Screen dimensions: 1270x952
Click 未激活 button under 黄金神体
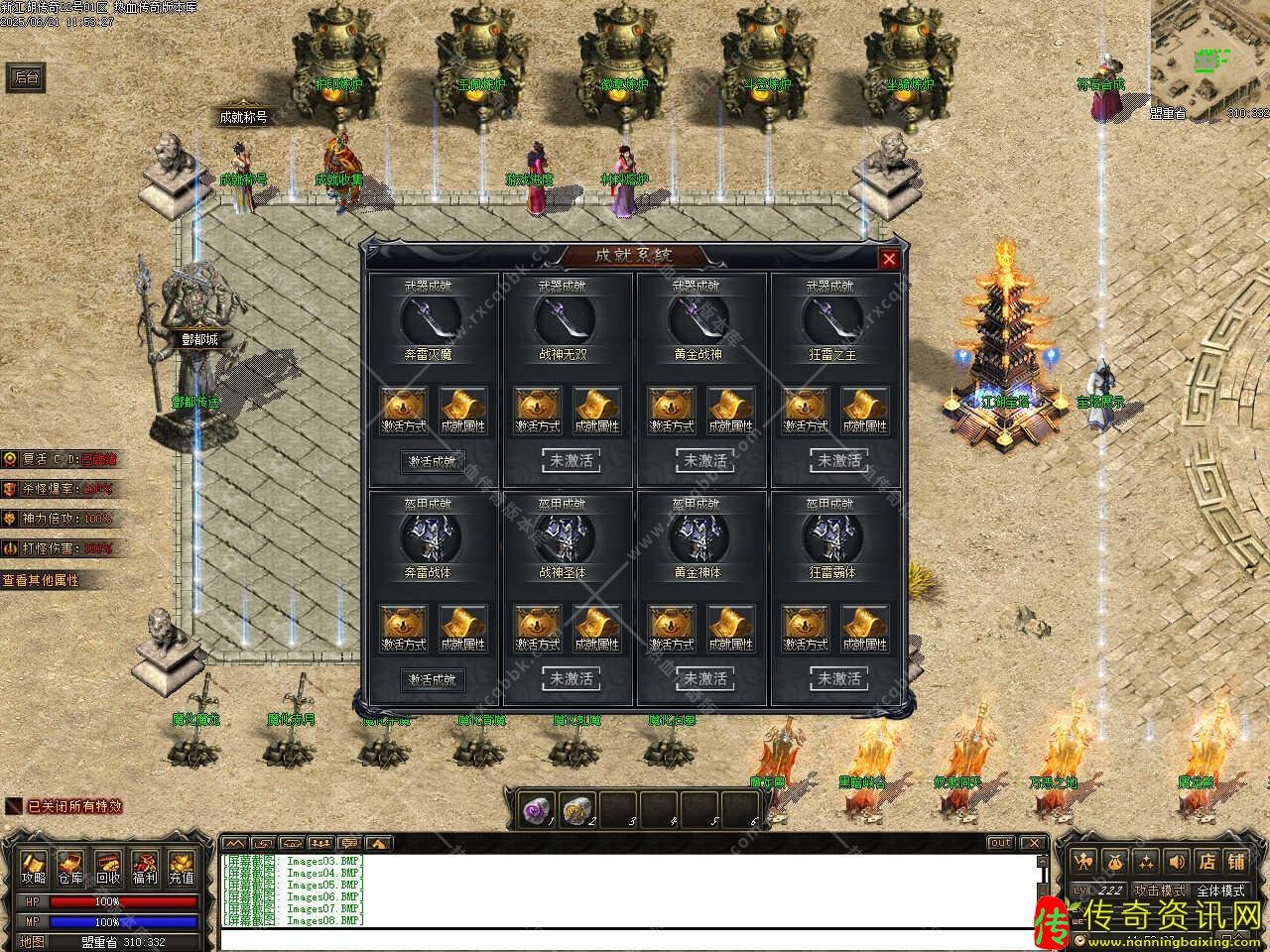(704, 678)
